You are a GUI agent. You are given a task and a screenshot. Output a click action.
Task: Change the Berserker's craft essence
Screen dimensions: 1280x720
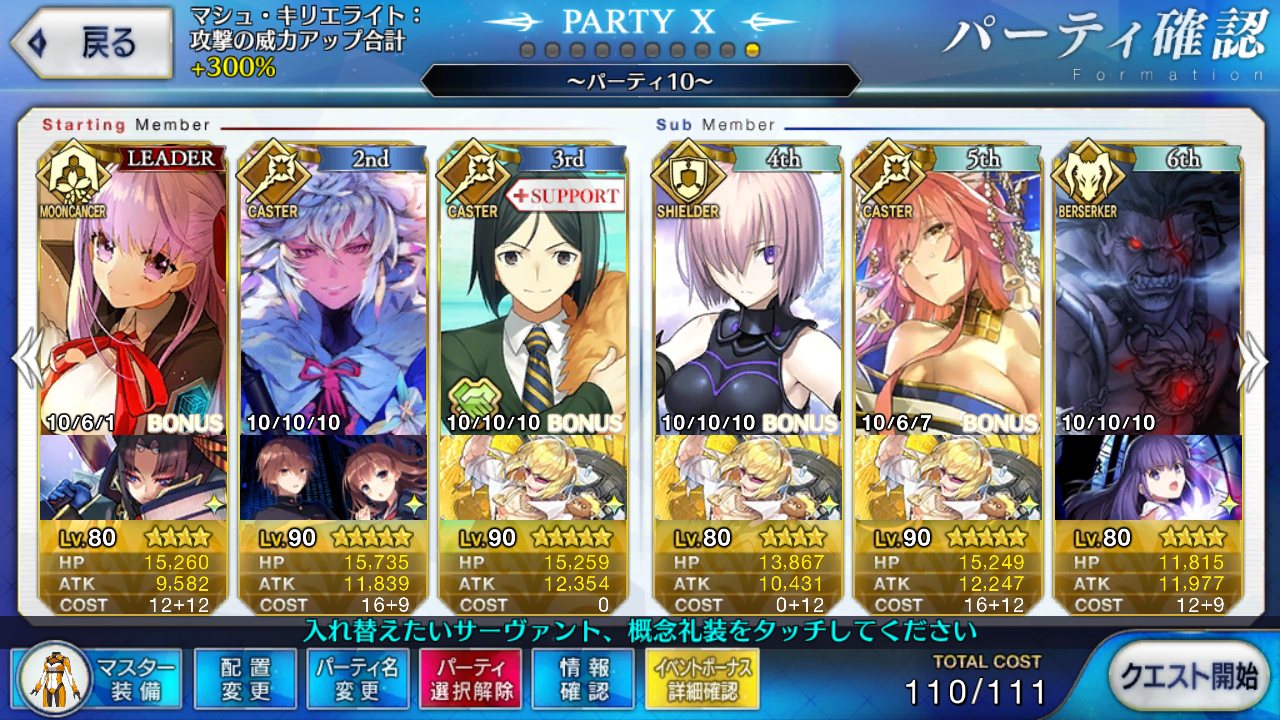tap(1148, 478)
